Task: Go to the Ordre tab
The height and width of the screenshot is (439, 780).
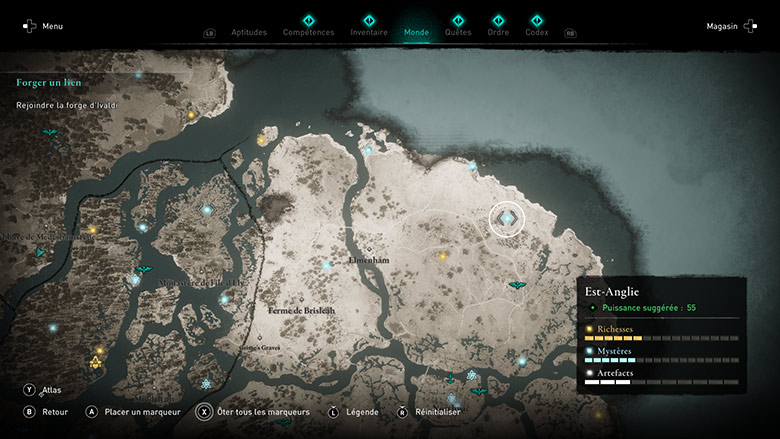Action: click(498, 32)
